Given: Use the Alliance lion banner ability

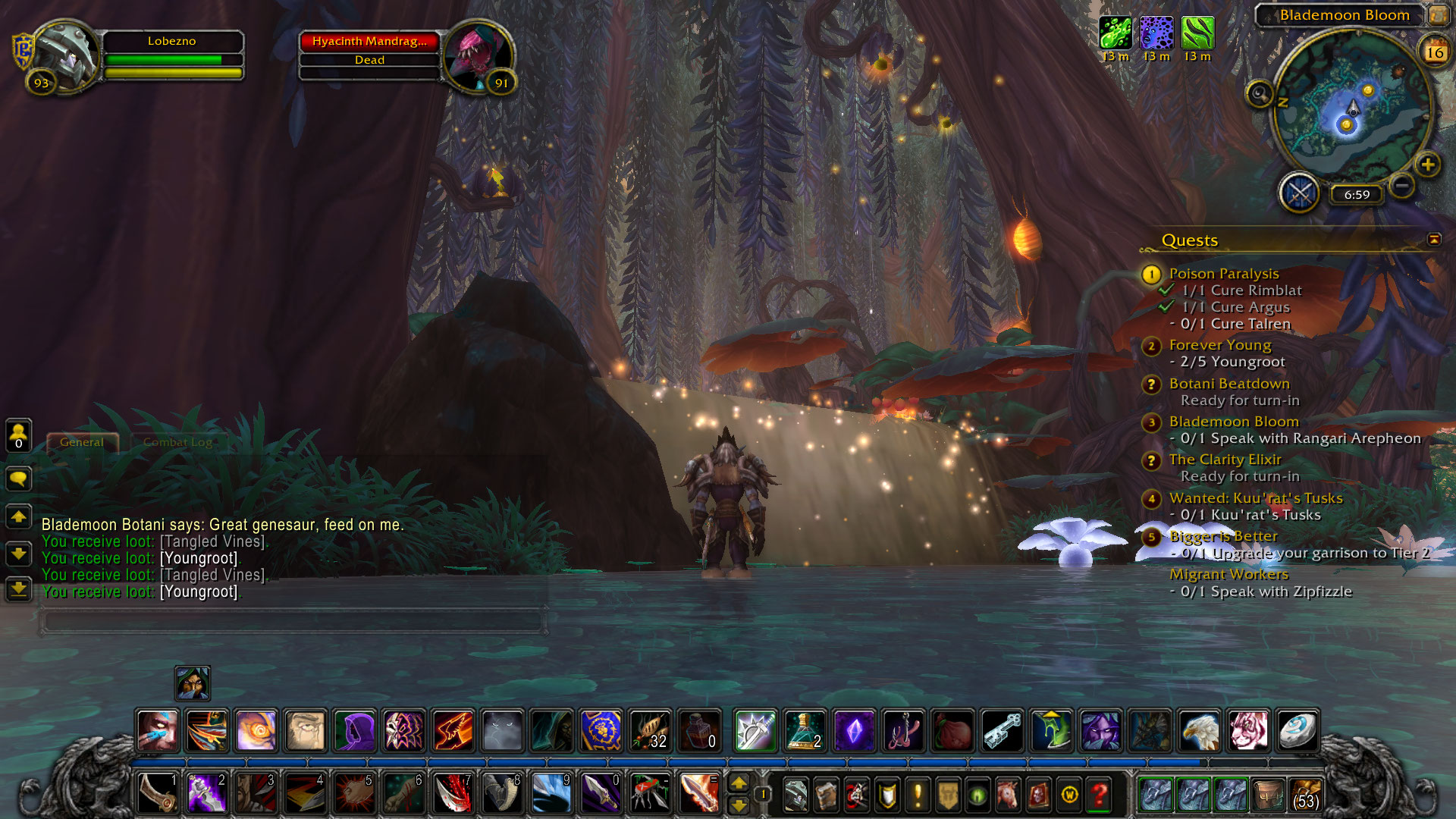Looking at the screenshot, I should (x=601, y=731).
